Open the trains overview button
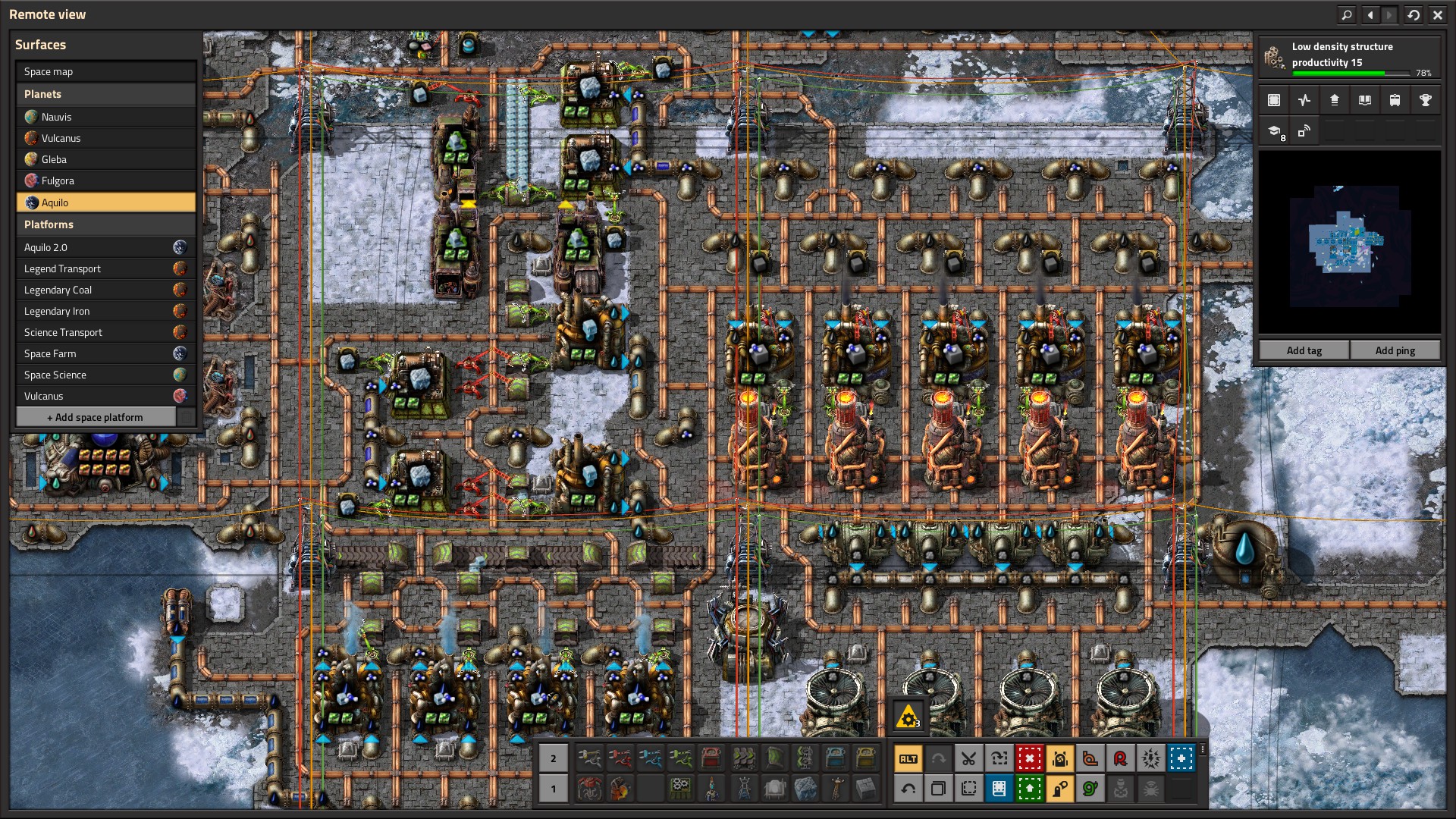 [x=1395, y=100]
